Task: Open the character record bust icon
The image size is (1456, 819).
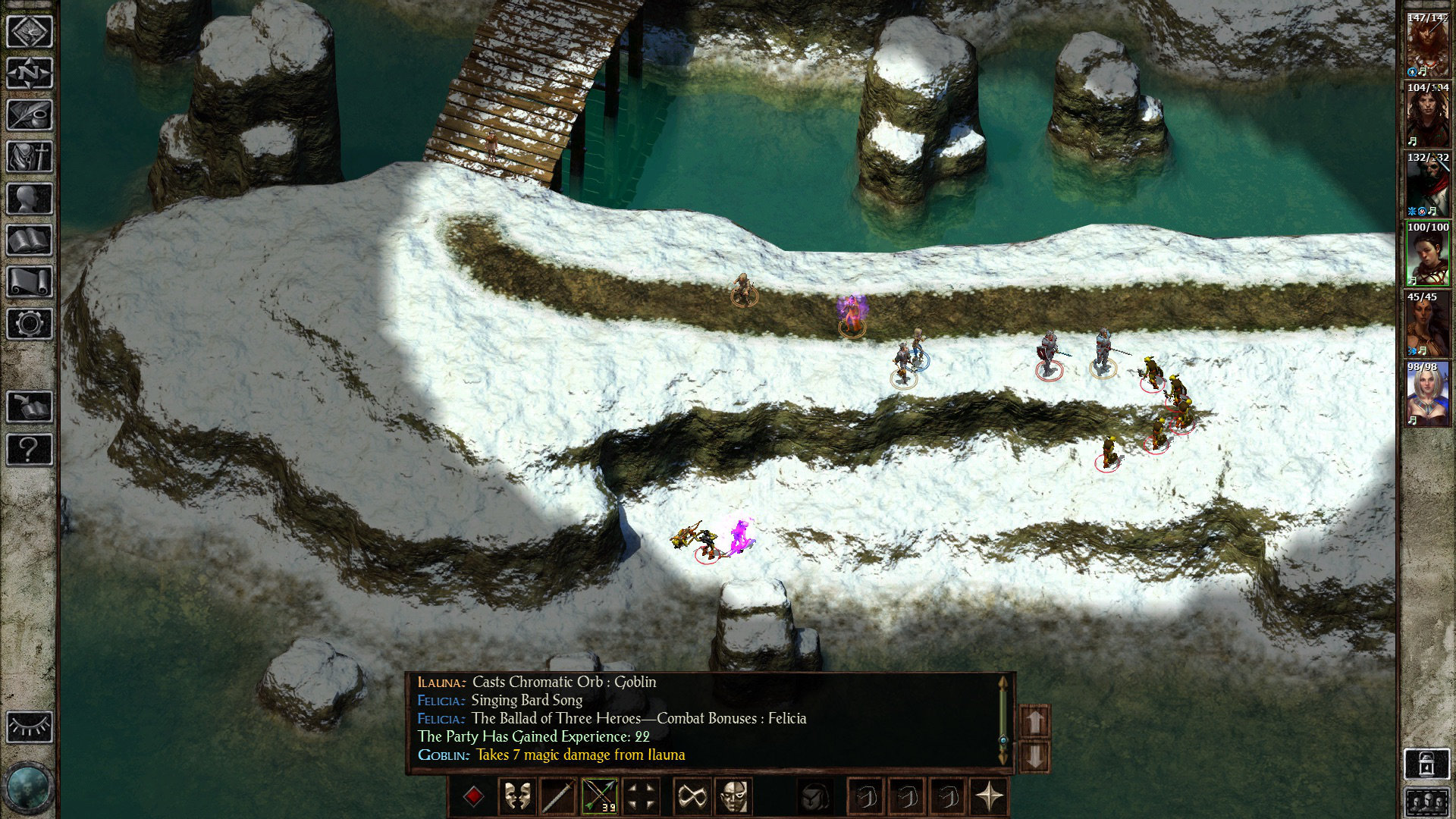Action: pyautogui.click(x=30, y=199)
